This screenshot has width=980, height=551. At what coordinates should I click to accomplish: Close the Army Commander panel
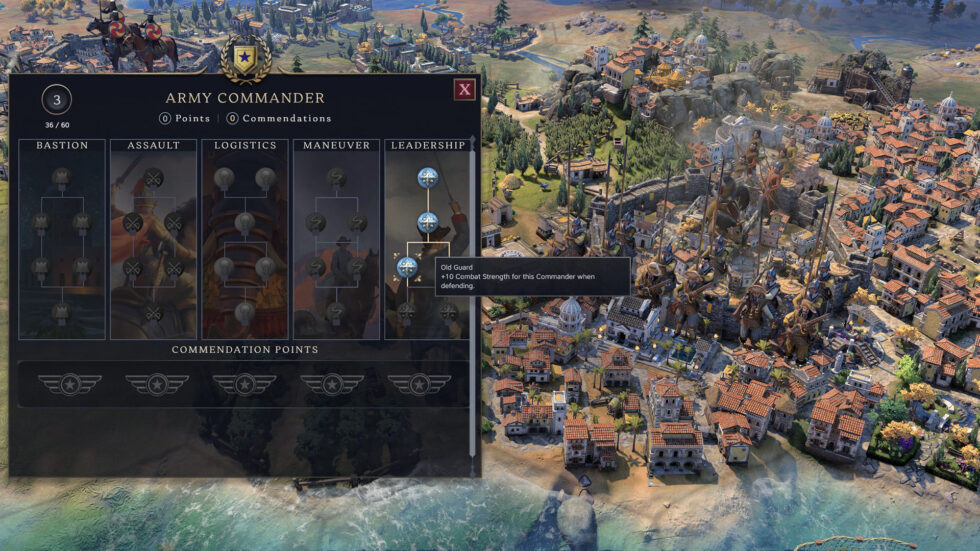[x=464, y=90]
